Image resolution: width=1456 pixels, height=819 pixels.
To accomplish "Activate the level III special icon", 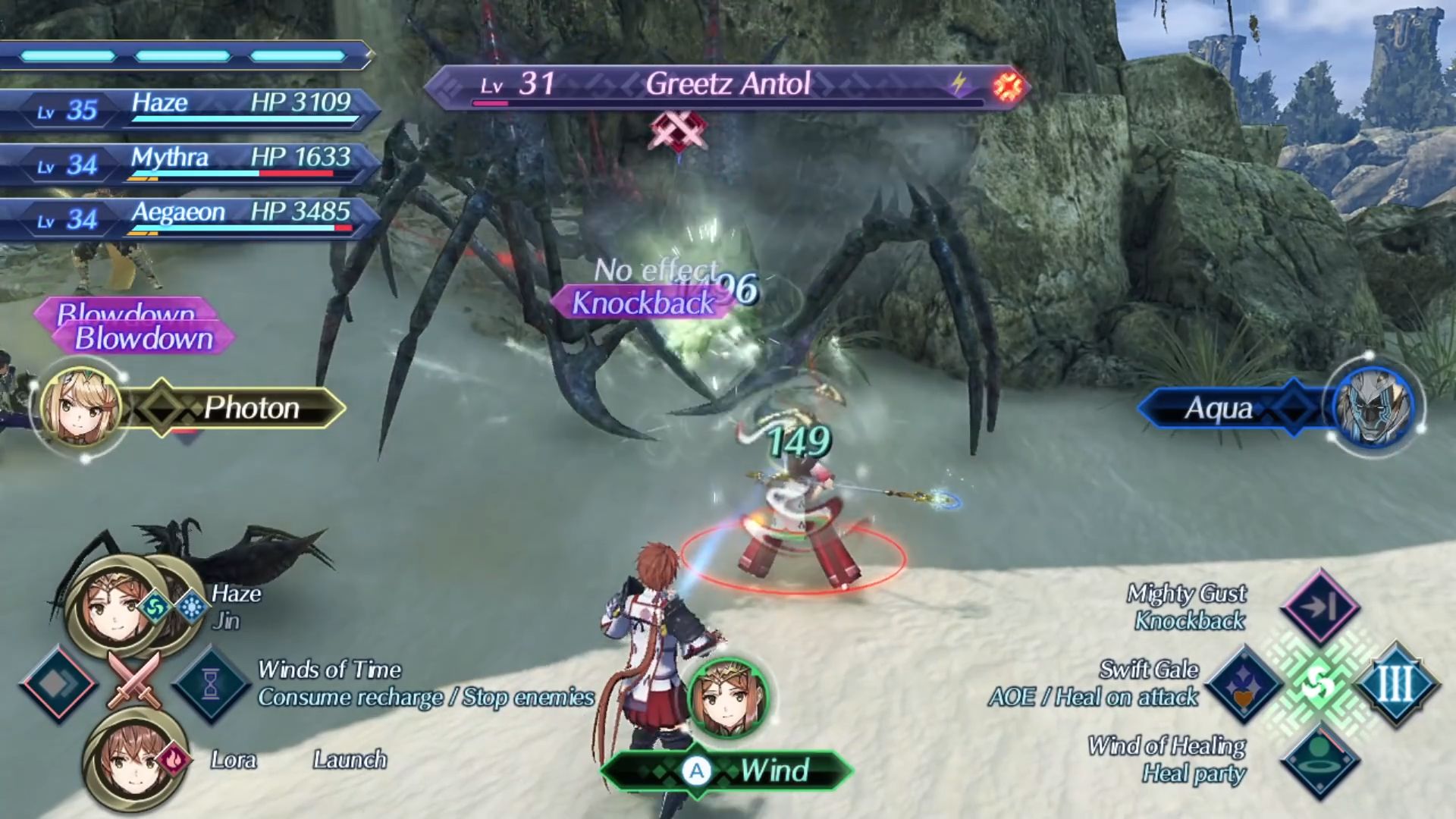I will (1395, 684).
